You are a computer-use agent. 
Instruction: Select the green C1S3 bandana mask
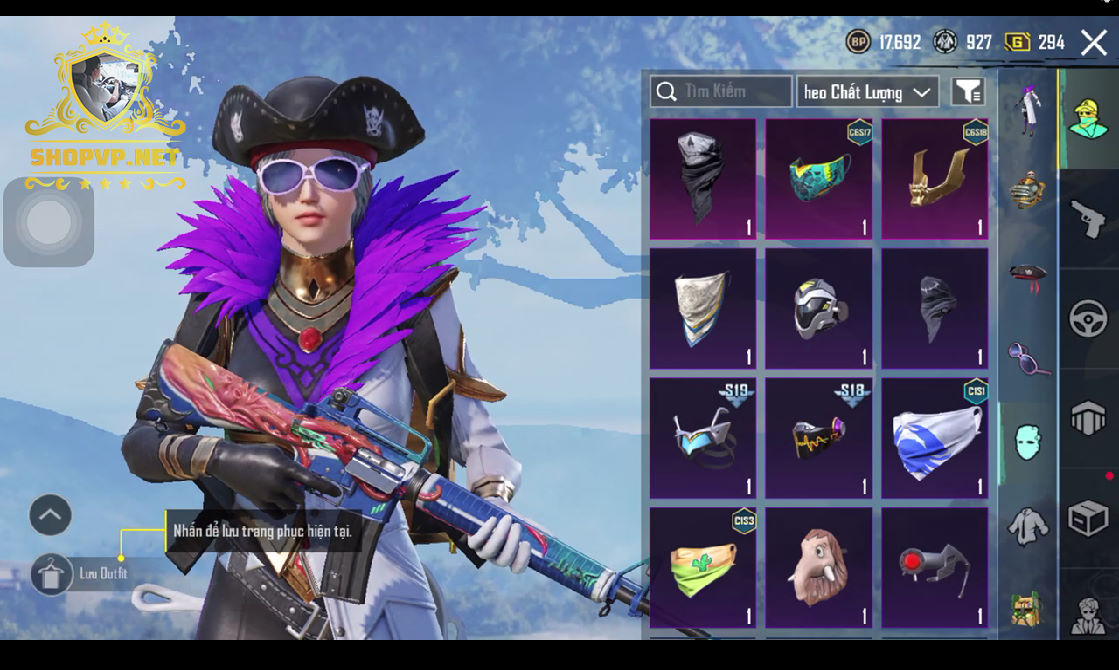pos(703,567)
